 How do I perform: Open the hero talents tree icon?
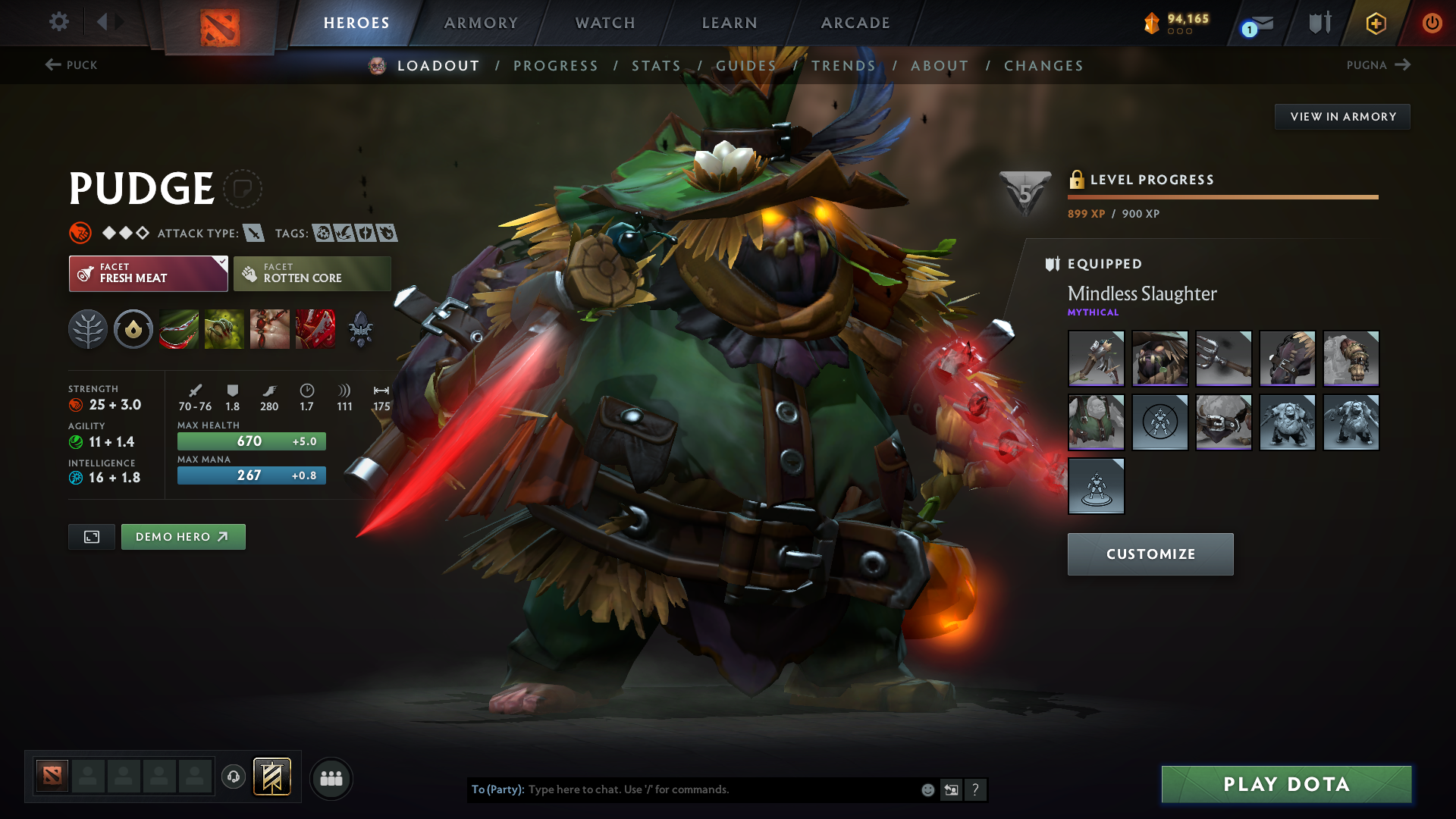pyautogui.click(x=88, y=328)
